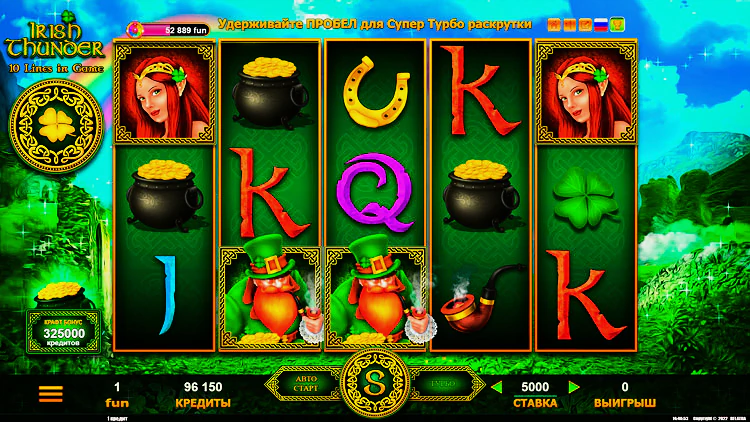Open the green trophy icon
The height and width of the screenshot is (422, 750).
click(618, 23)
